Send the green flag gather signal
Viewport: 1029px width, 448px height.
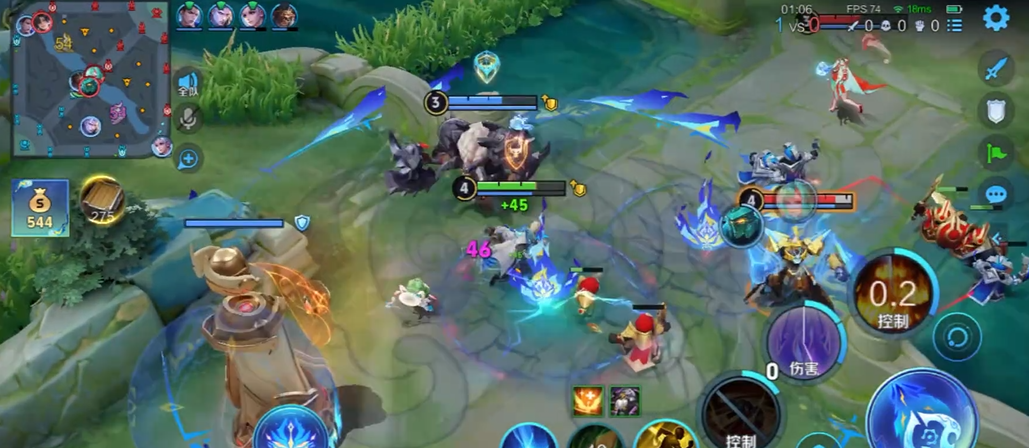[x=995, y=153]
